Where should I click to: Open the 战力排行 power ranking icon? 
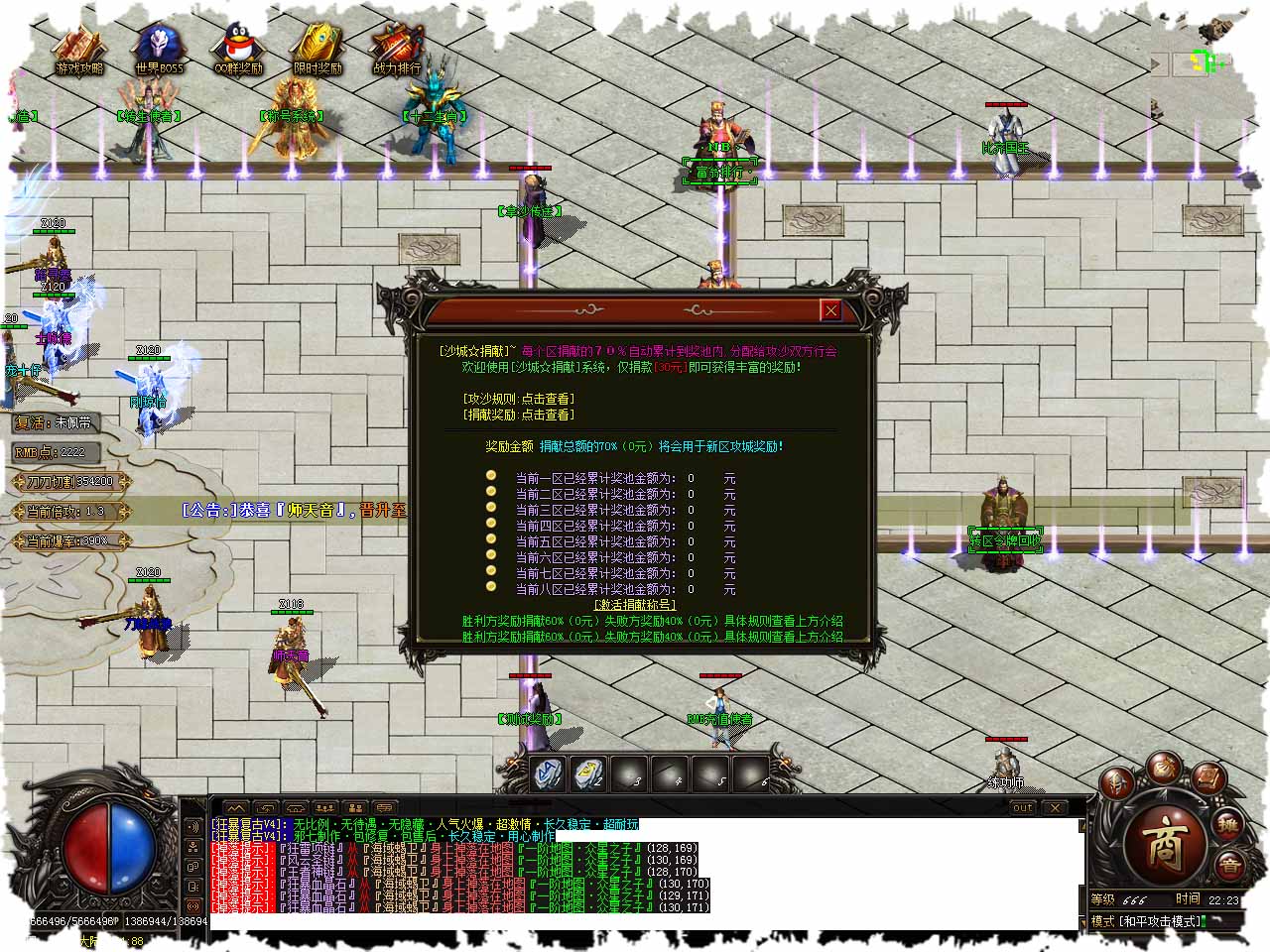click(397, 48)
